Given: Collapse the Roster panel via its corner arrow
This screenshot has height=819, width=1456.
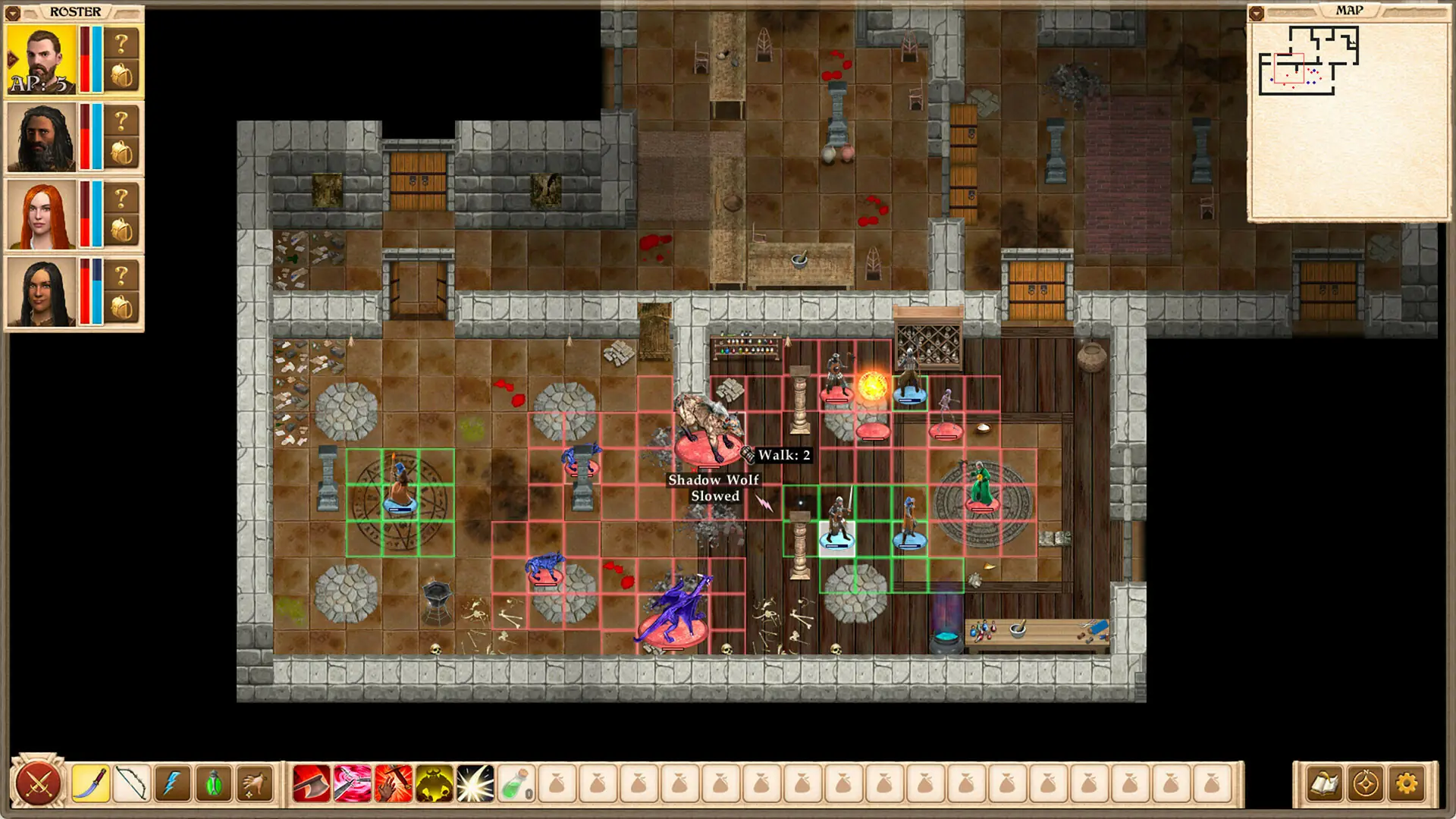Looking at the screenshot, I should tap(12, 11).
